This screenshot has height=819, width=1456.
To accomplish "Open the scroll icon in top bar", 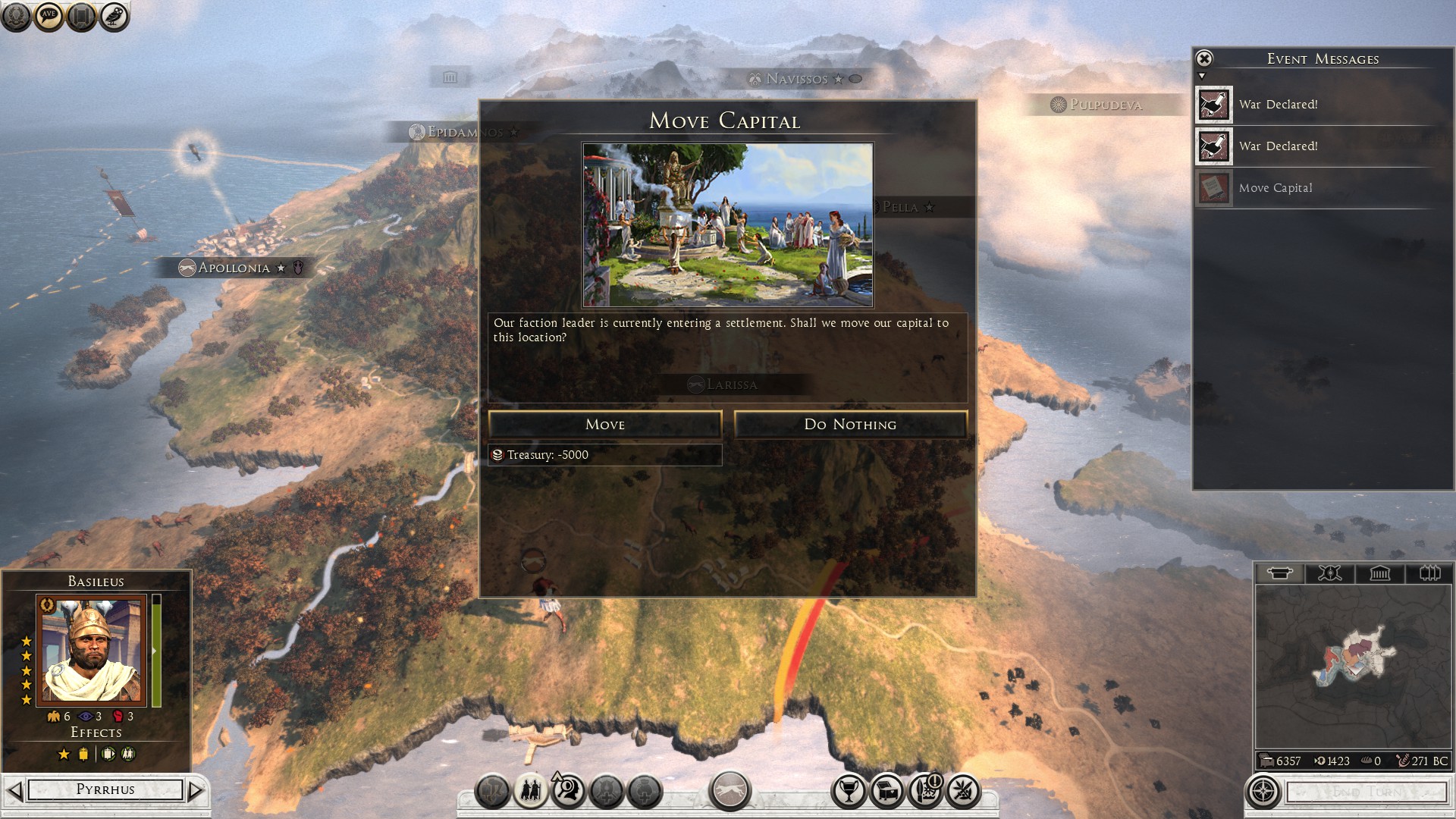I will [82, 16].
